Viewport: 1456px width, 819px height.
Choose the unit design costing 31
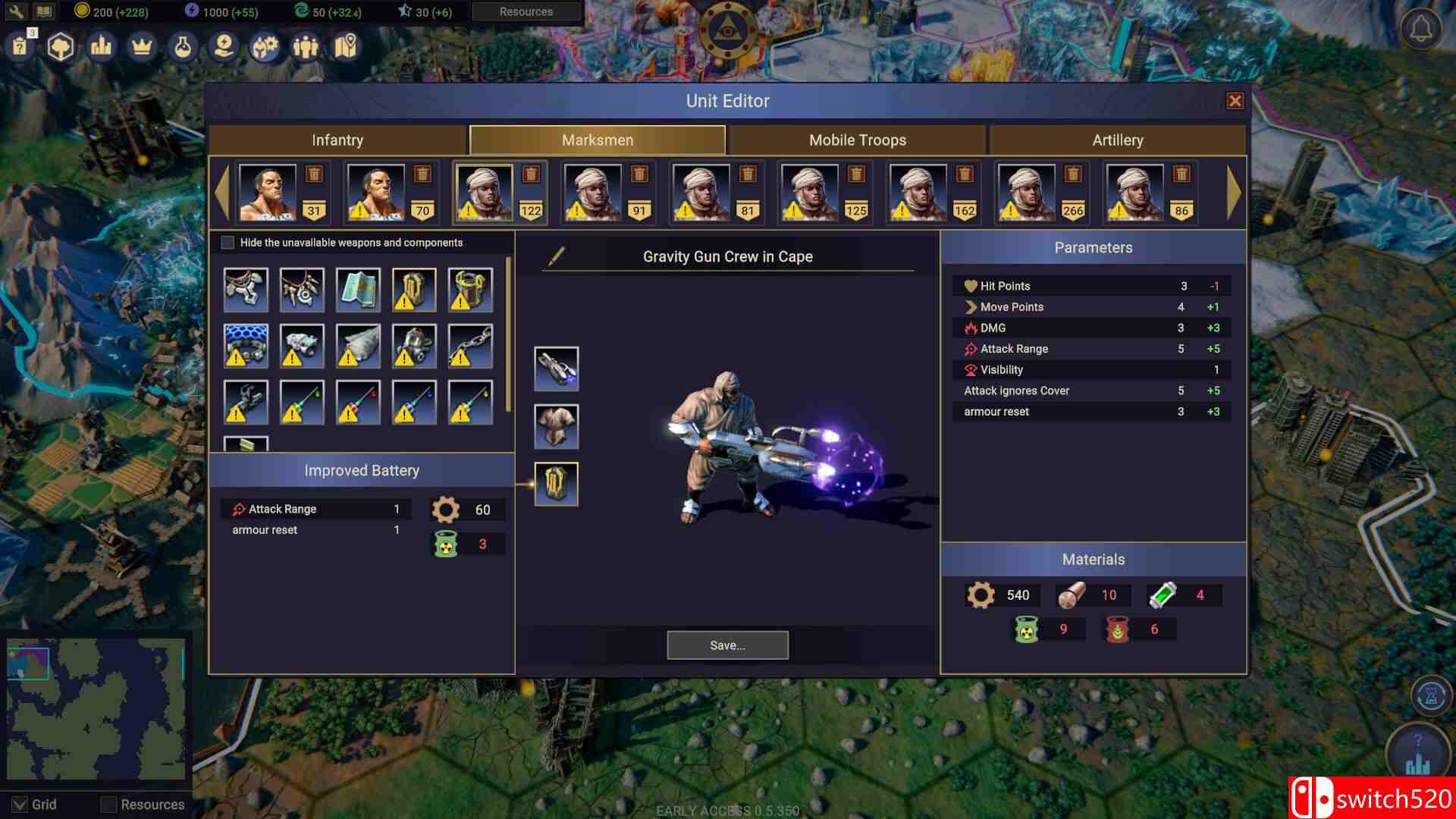coord(268,193)
